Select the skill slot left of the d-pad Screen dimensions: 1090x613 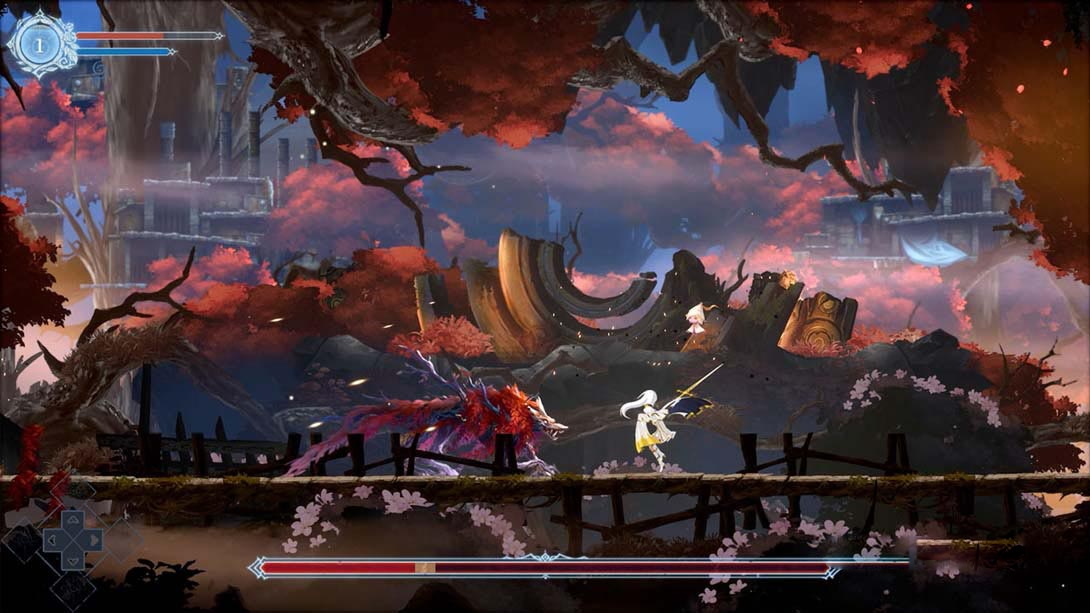point(24,542)
